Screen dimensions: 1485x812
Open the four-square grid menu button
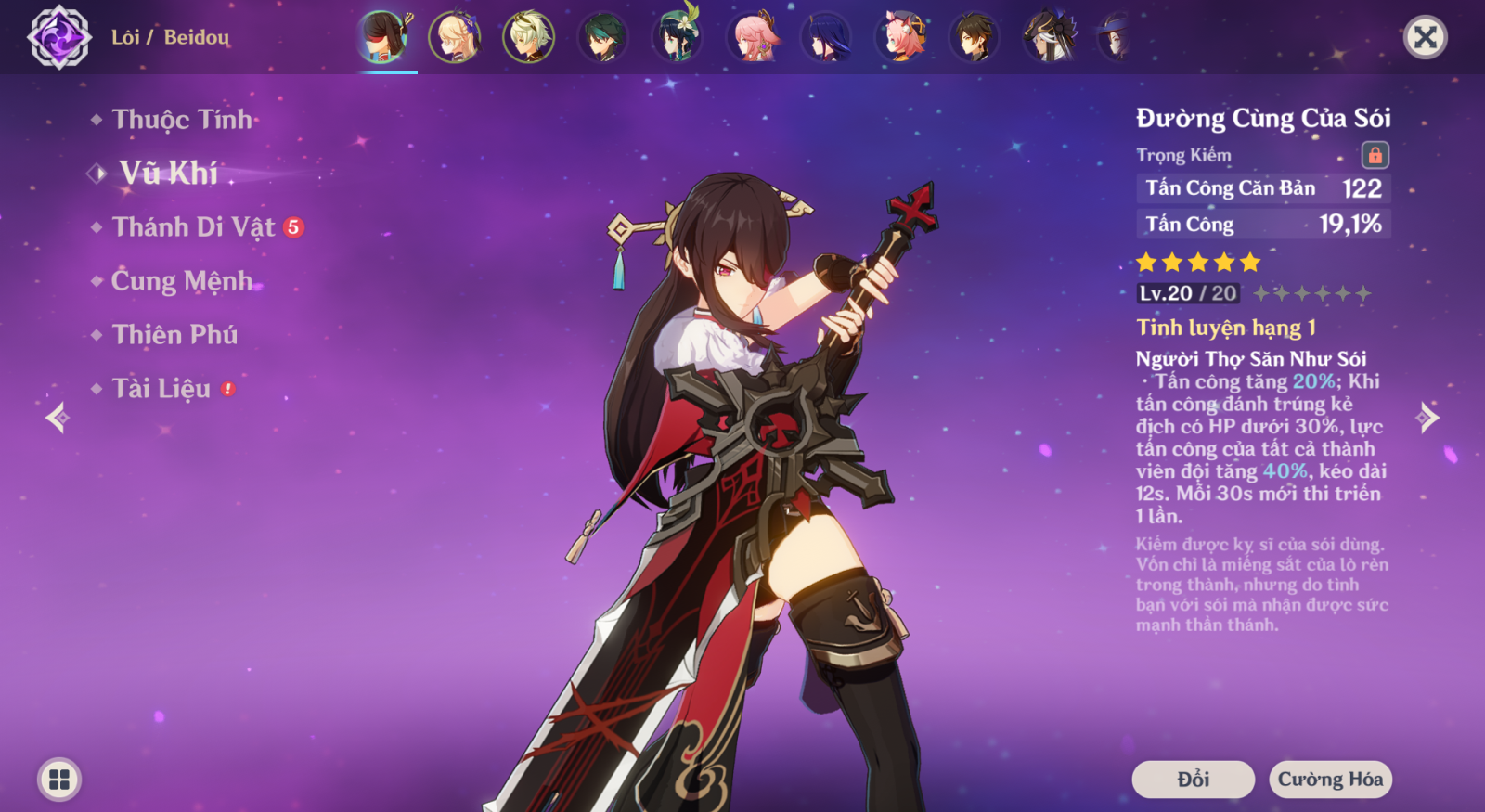[59, 780]
